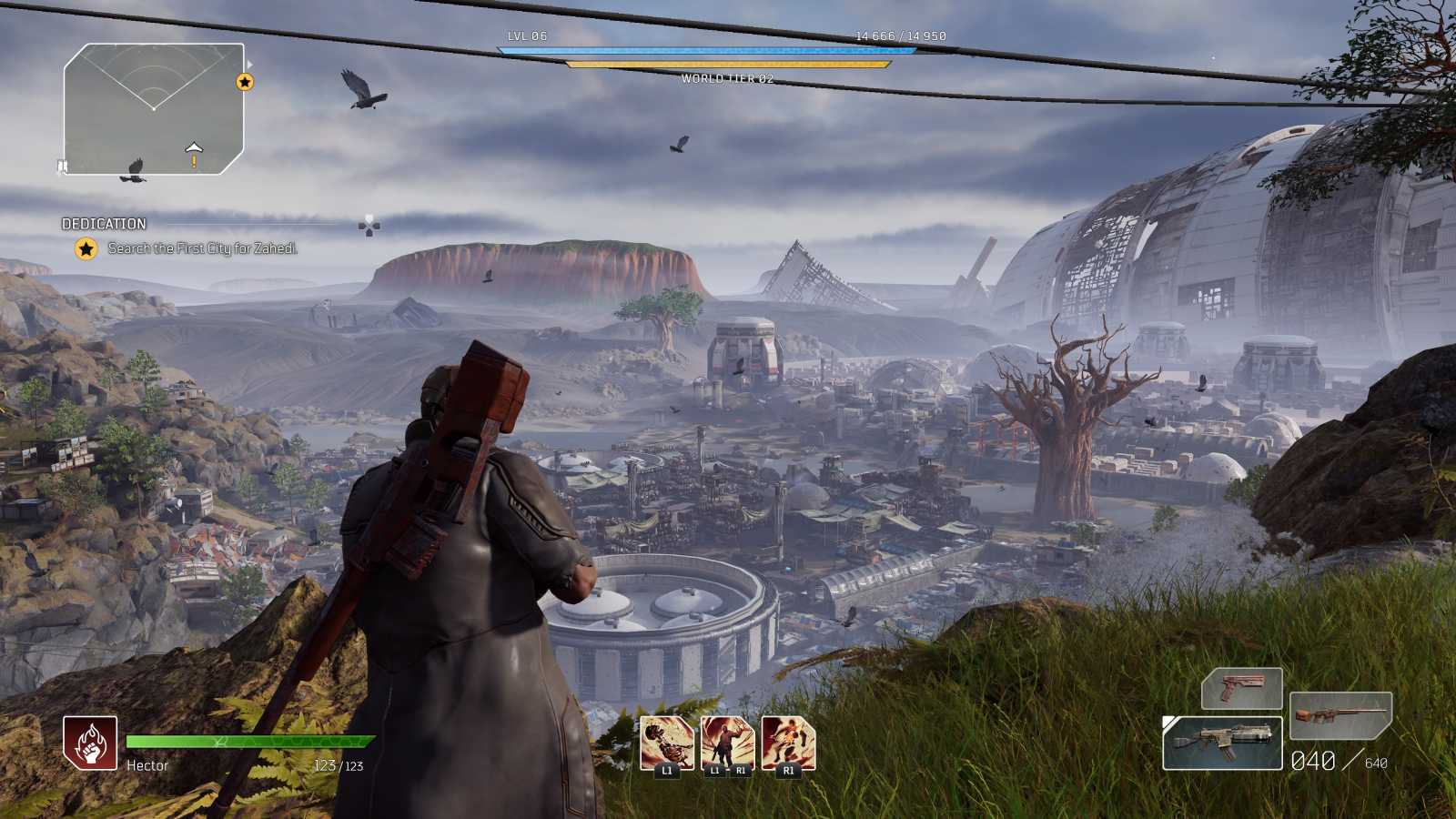Select the yellow exclamation marker on minimap
The image size is (1456, 819).
tap(194, 162)
